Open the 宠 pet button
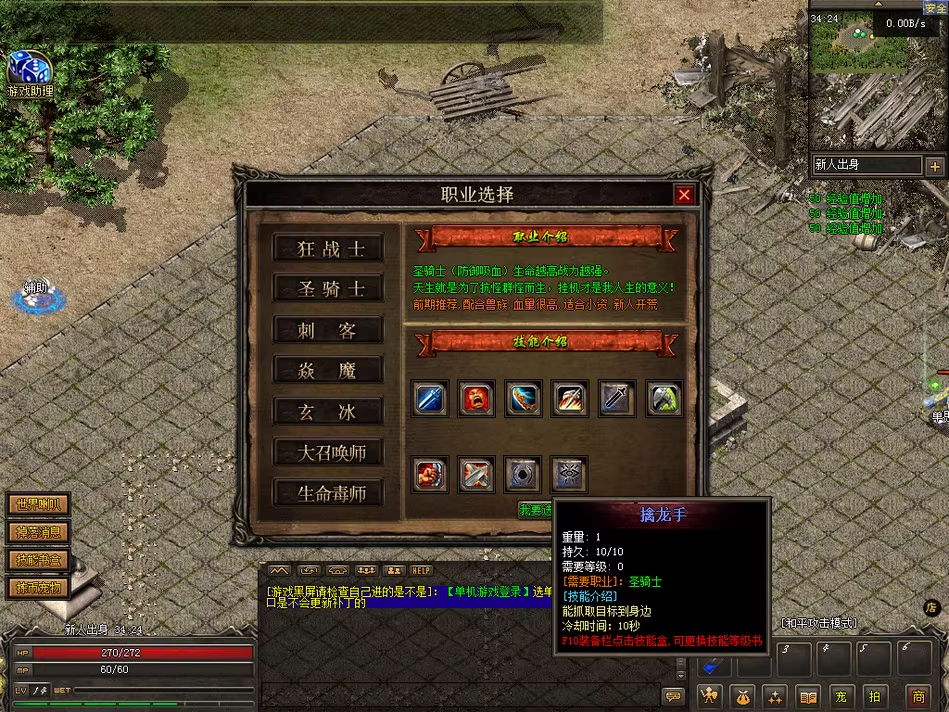This screenshot has height=712, width=949. coord(842,696)
